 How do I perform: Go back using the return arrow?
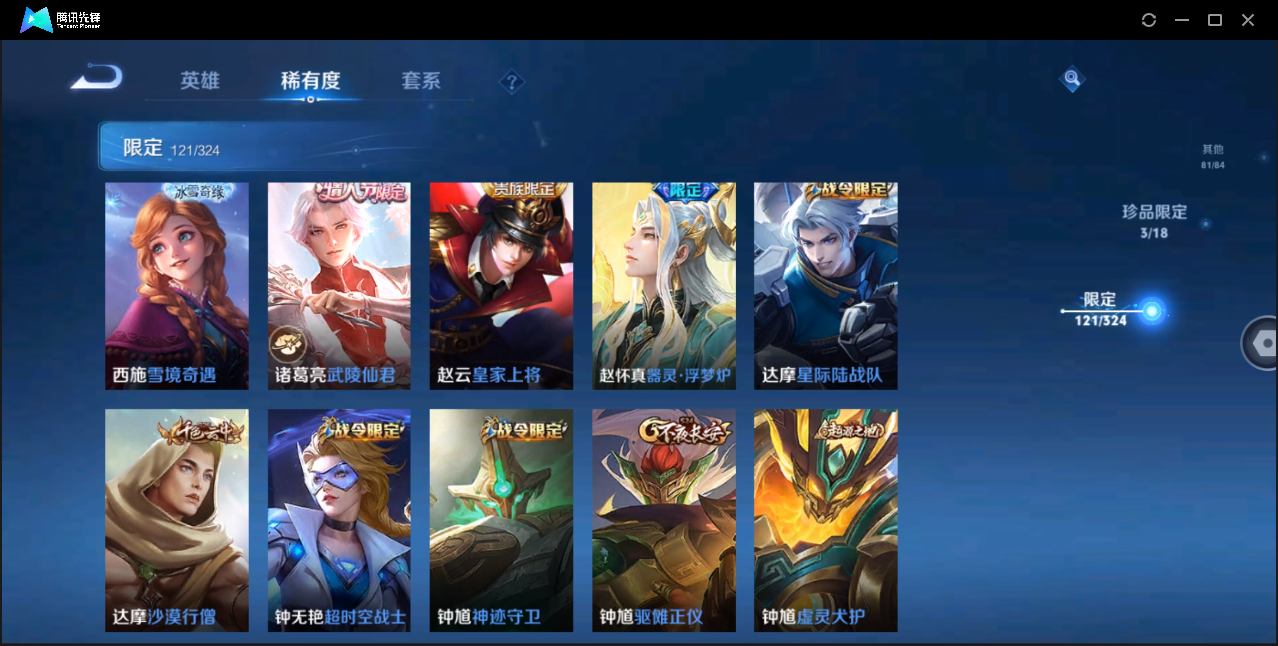(x=97, y=77)
